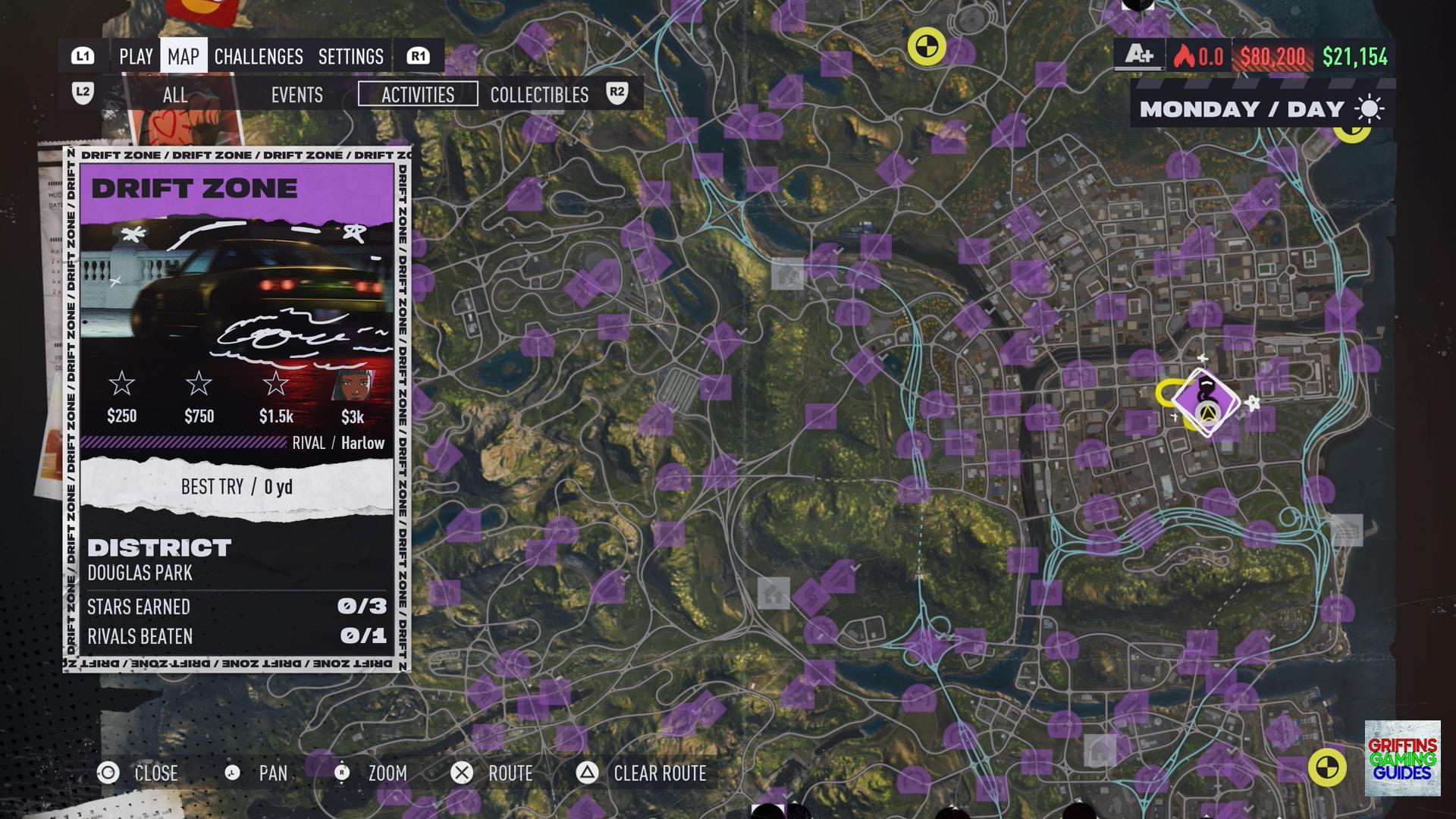The image size is (1456, 819).
Task: Select the highlighted drift zone diamond marker
Action: tap(1206, 402)
